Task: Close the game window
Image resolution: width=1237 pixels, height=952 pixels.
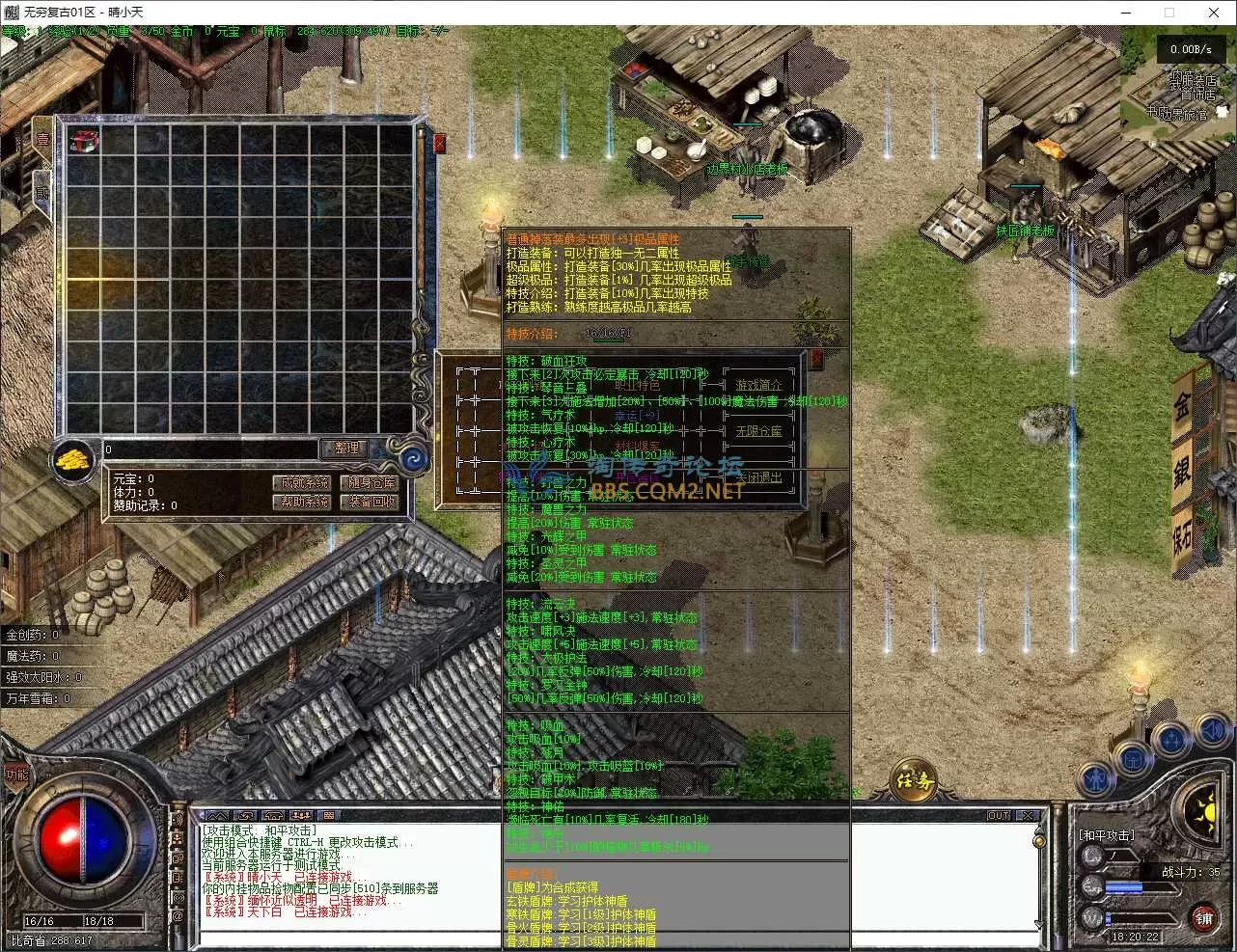Action: [x=1214, y=13]
